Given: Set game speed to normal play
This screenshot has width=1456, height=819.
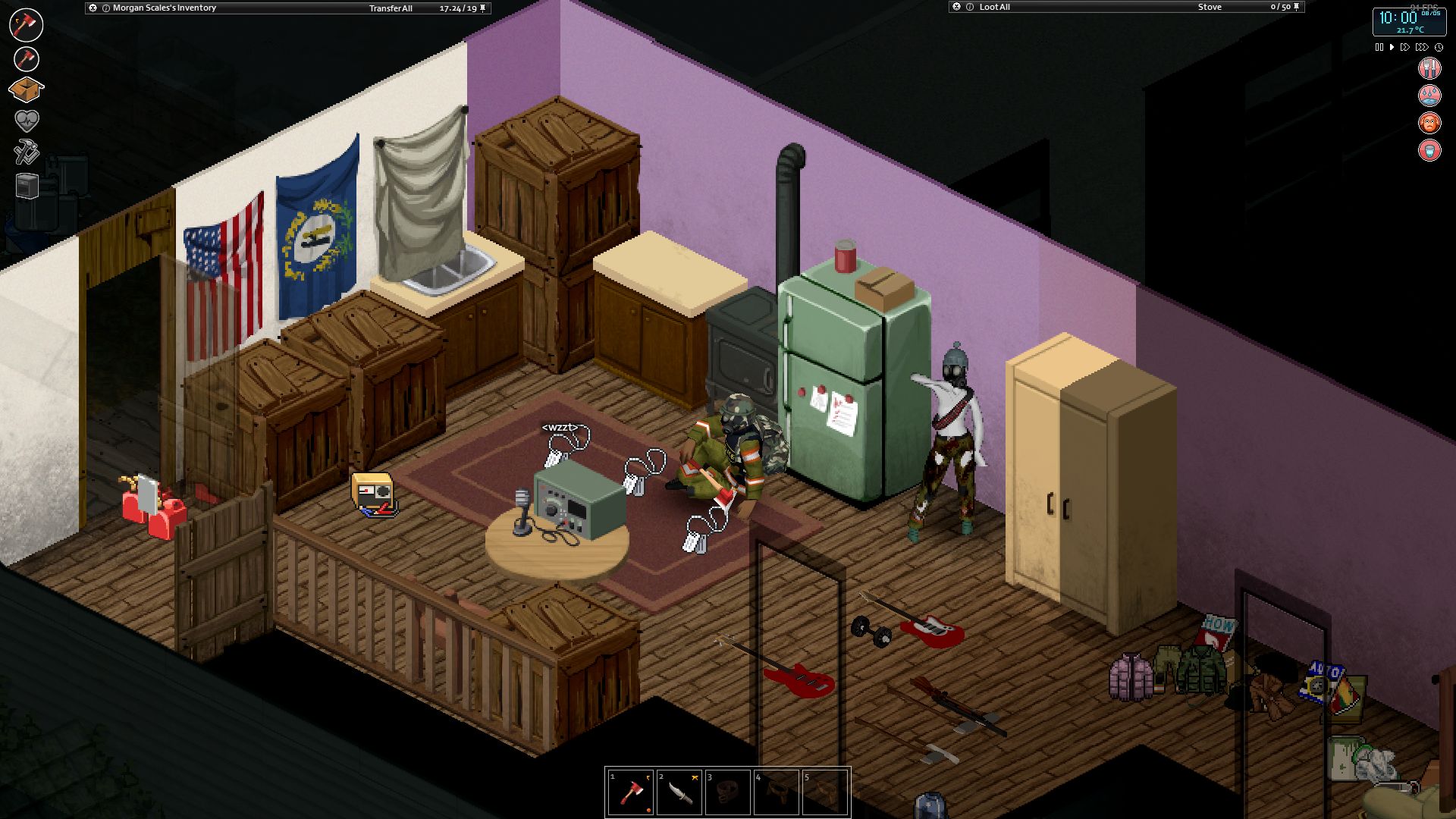Looking at the screenshot, I should [1392, 47].
